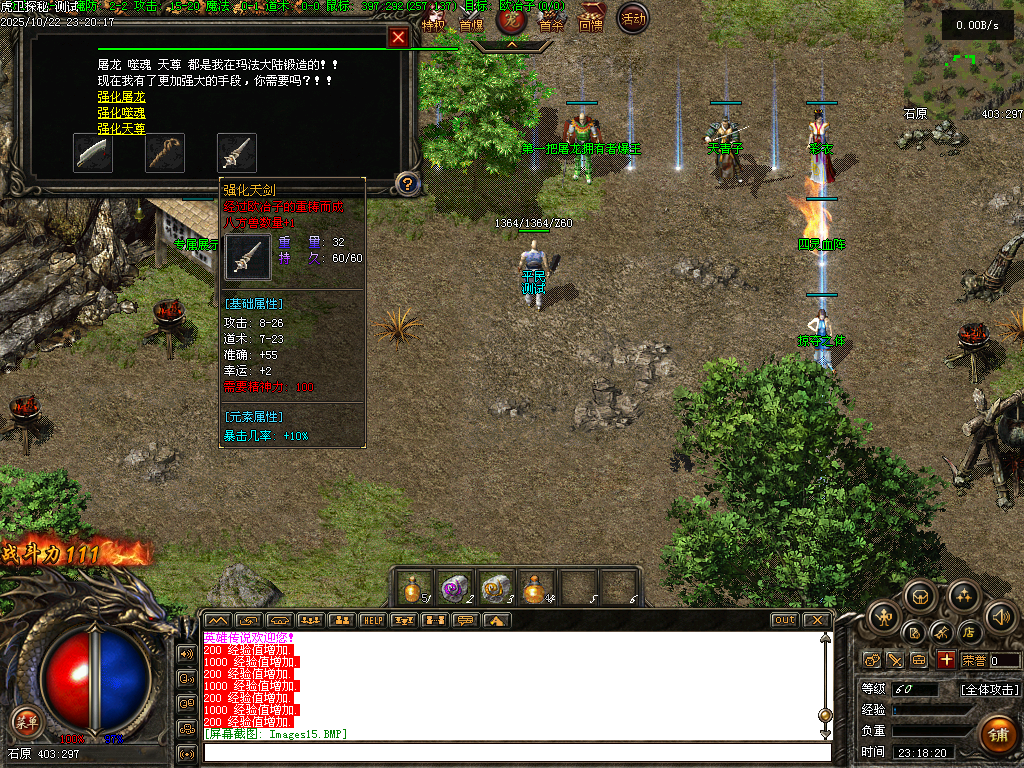Click the round red 宠 pet button
This screenshot has width=1024, height=768.
pos(512,19)
